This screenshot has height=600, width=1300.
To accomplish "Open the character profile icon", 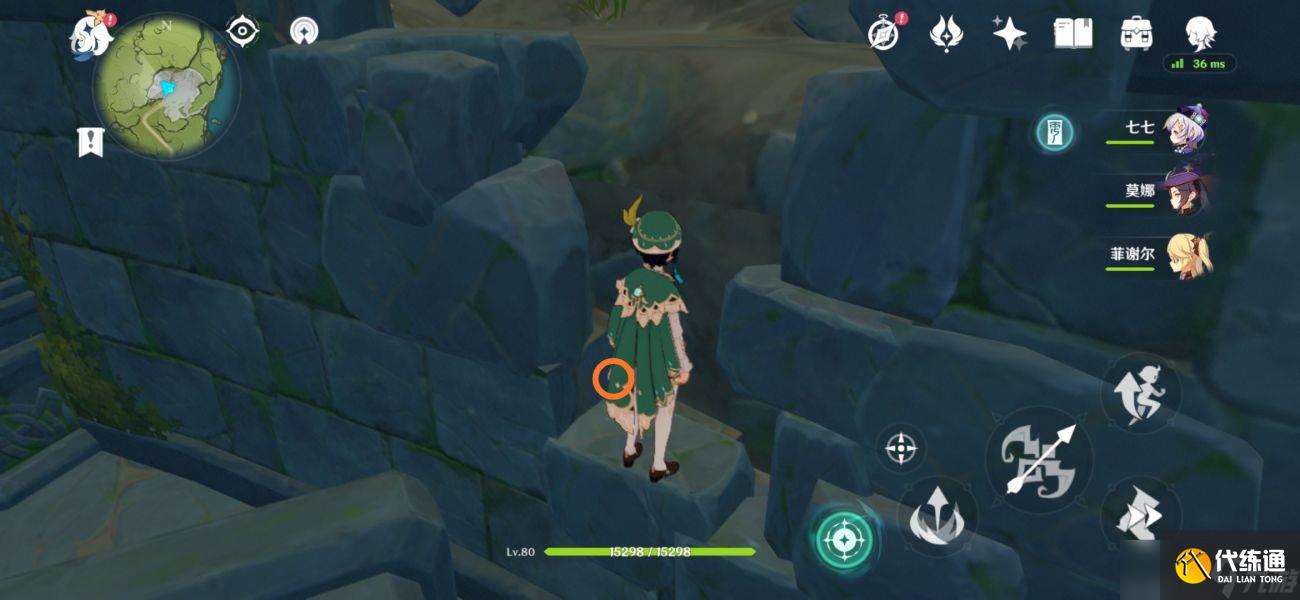I will [x=1200, y=33].
